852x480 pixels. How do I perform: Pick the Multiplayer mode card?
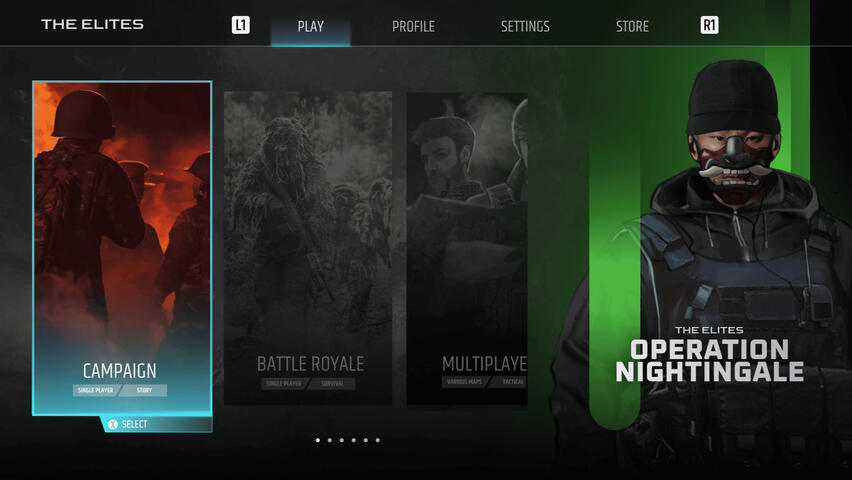tap(467, 248)
